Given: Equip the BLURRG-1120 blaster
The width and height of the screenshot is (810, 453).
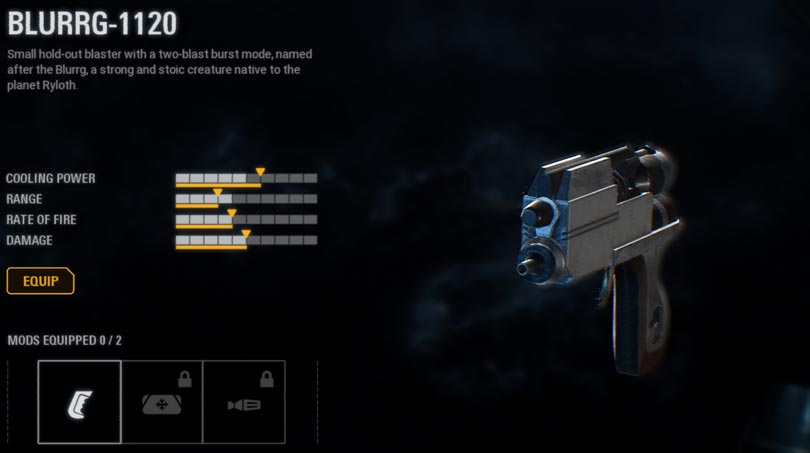Looking at the screenshot, I should click(x=41, y=281).
